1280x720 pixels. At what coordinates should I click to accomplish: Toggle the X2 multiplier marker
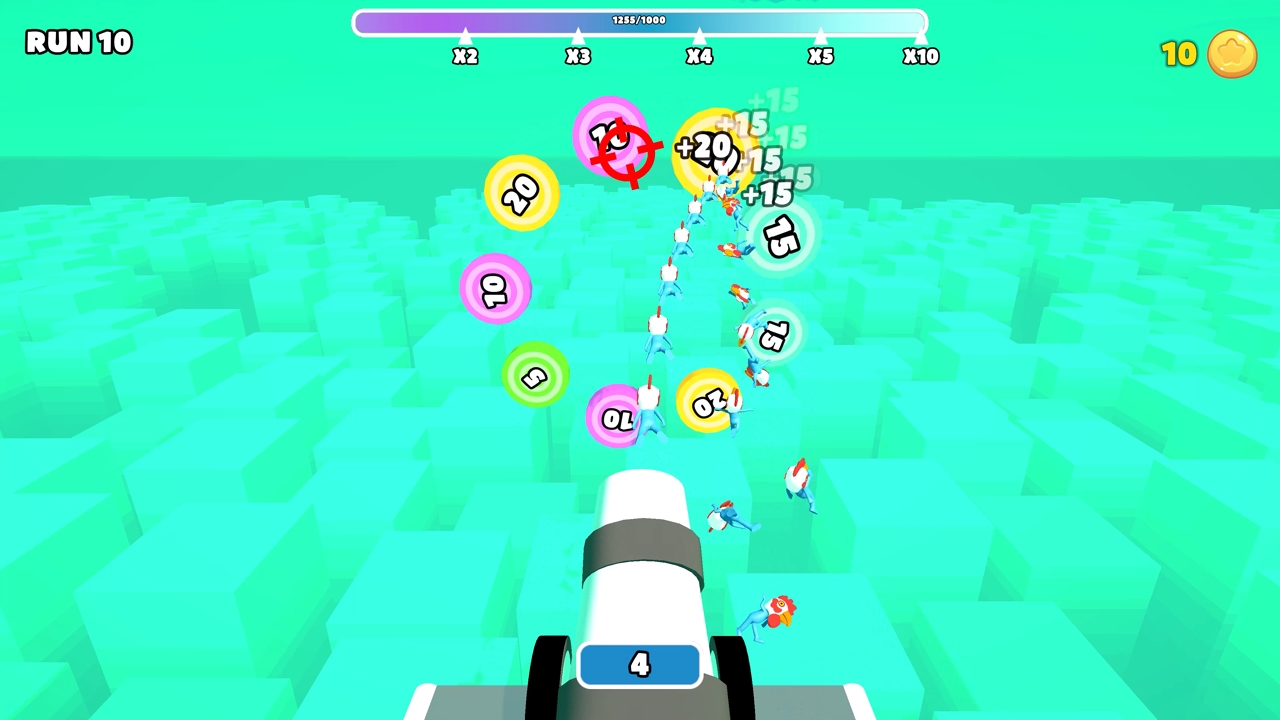click(465, 52)
